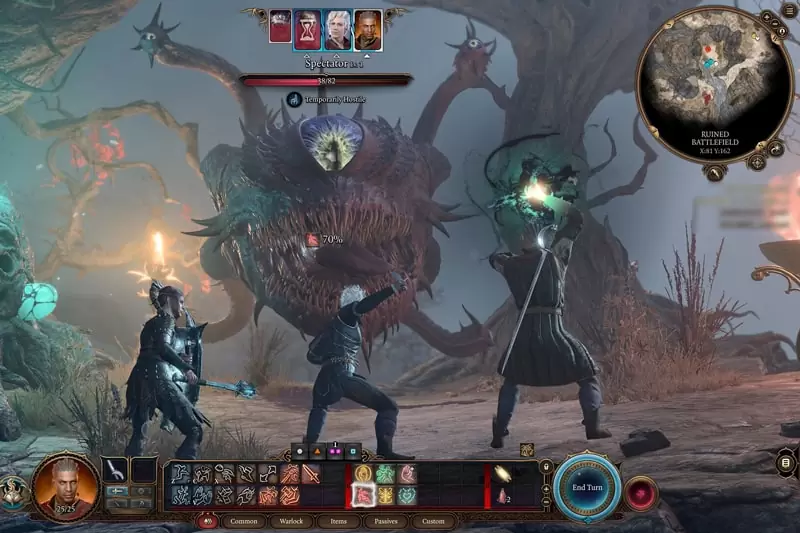Viewport: 800px width, 533px height.
Task: Choose the hourglass portrait in turn order
Action: (x=308, y=29)
